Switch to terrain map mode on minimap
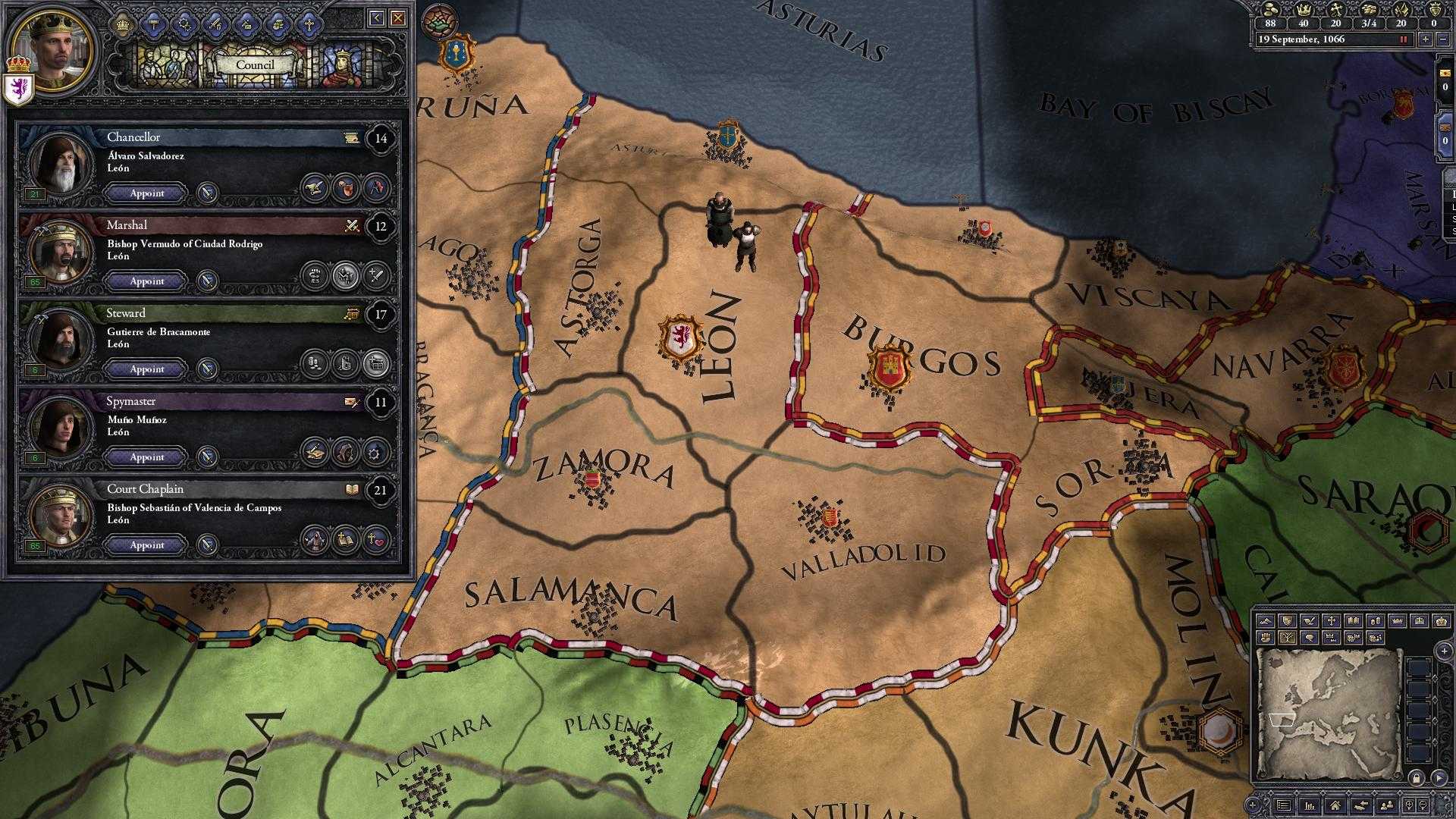Image resolution: width=1456 pixels, height=819 pixels. point(1265,620)
